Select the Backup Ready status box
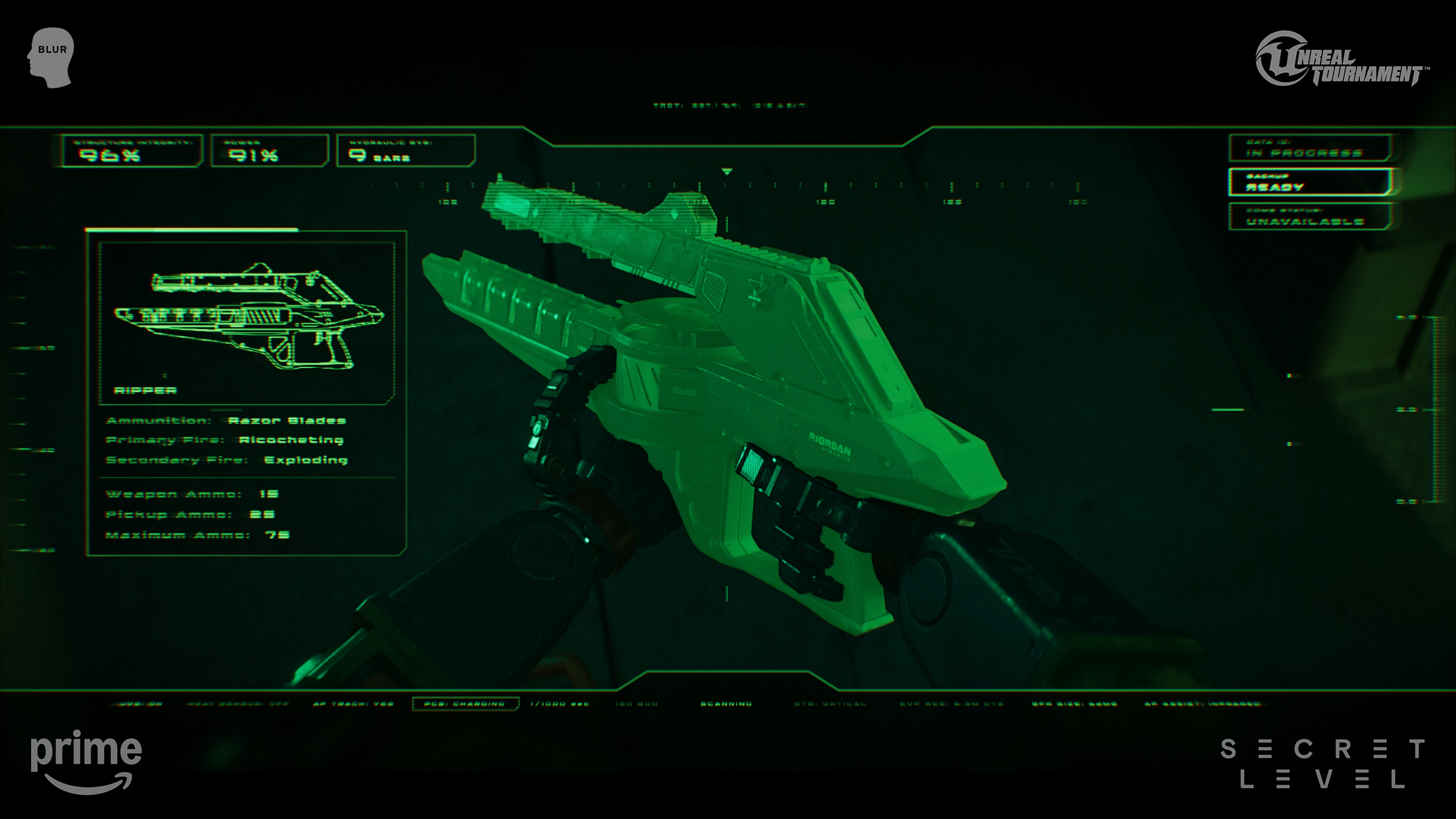Image resolution: width=1456 pixels, height=819 pixels. [x=1310, y=182]
